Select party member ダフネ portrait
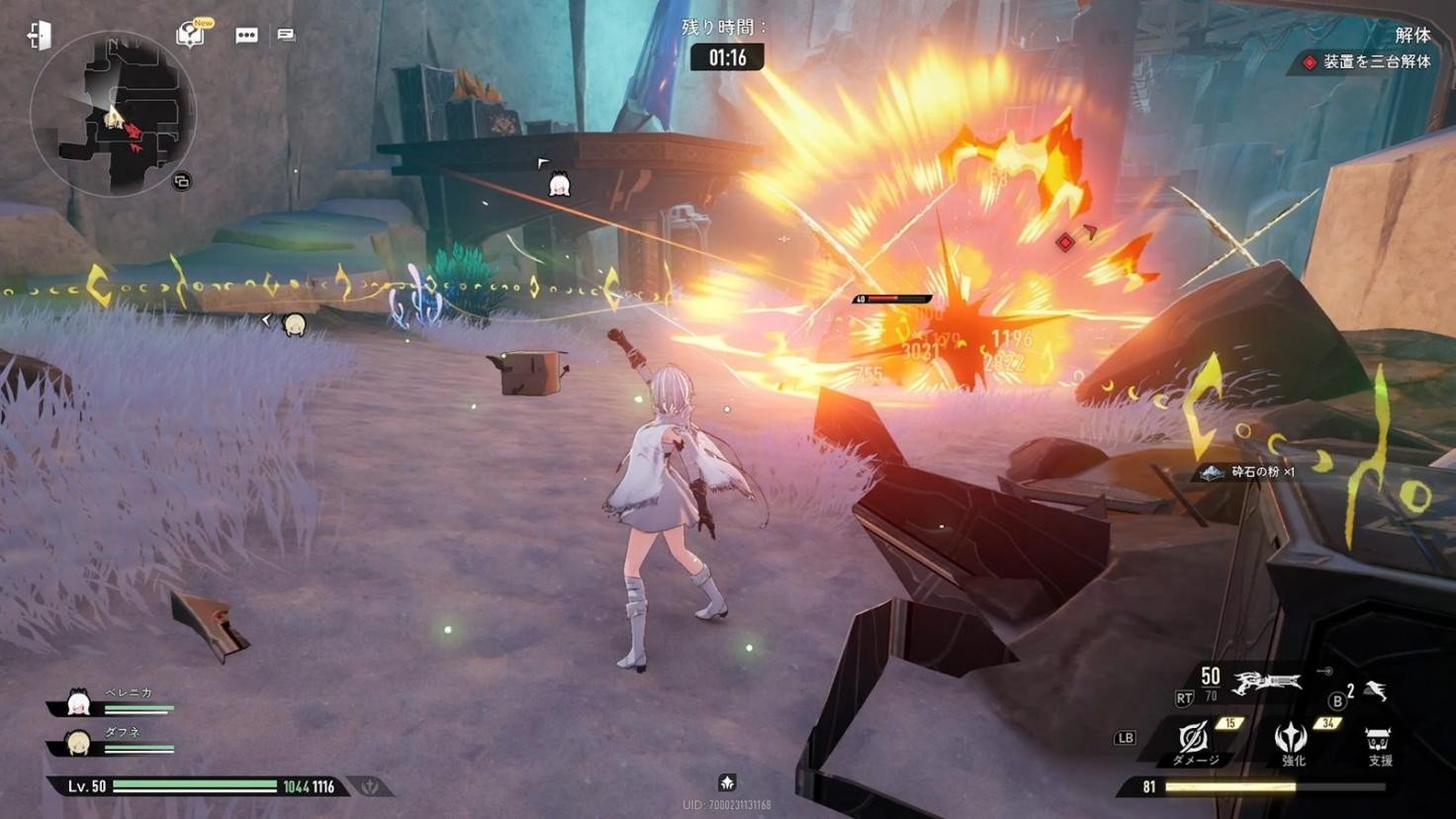The image size is (1456, 819). [x=77, y=741]
